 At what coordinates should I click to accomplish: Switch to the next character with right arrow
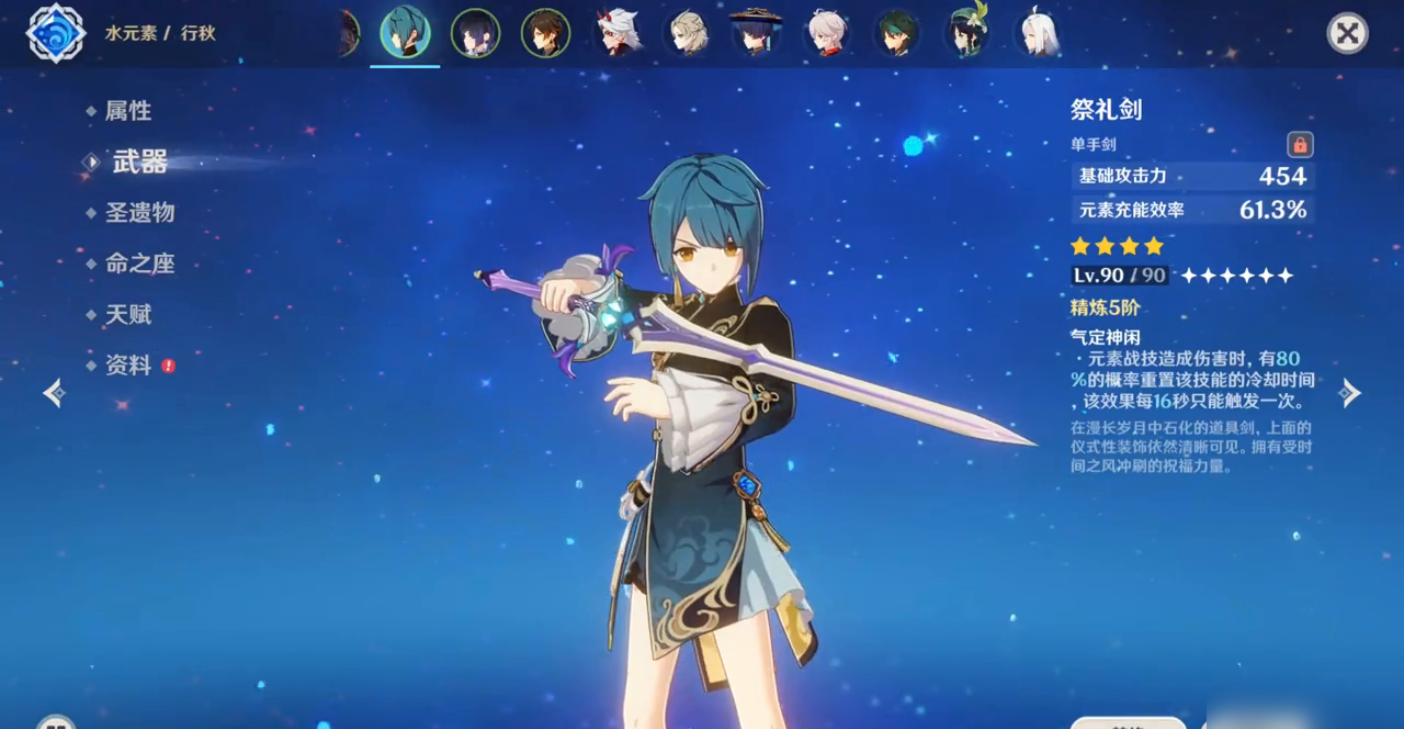tap(1350, 393)
